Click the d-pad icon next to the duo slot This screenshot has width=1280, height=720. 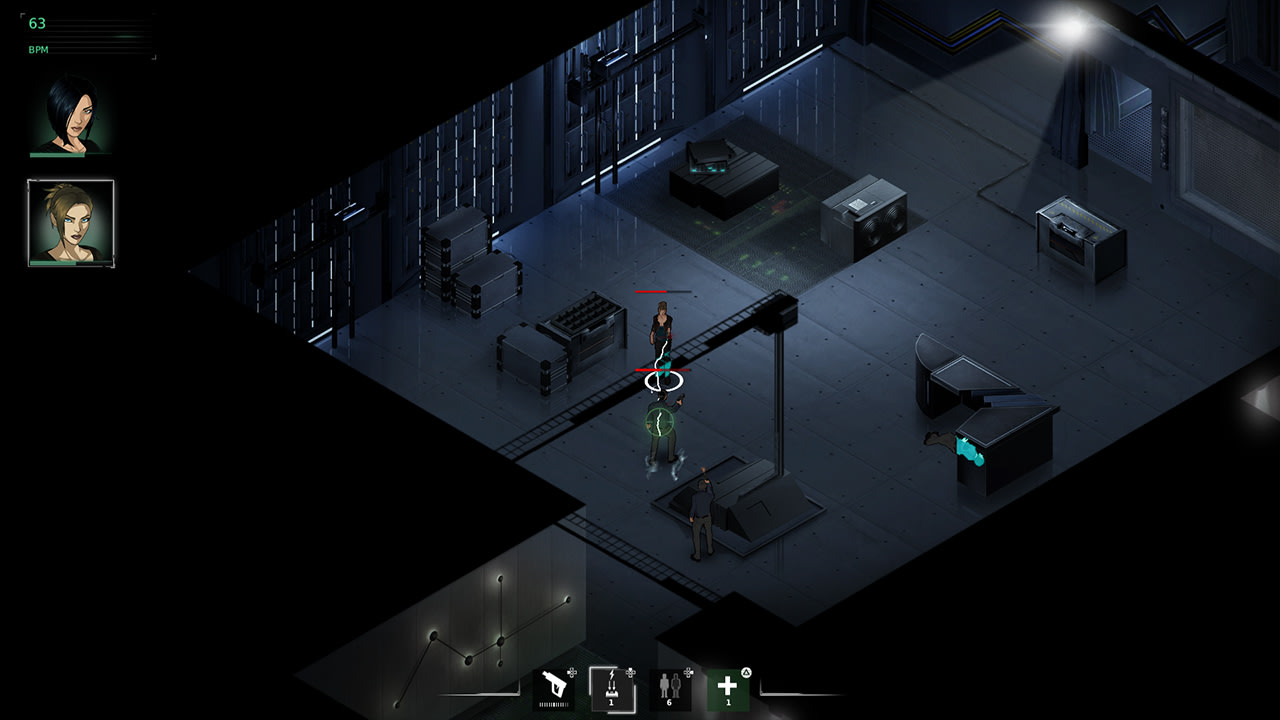[x=689, y=671]
